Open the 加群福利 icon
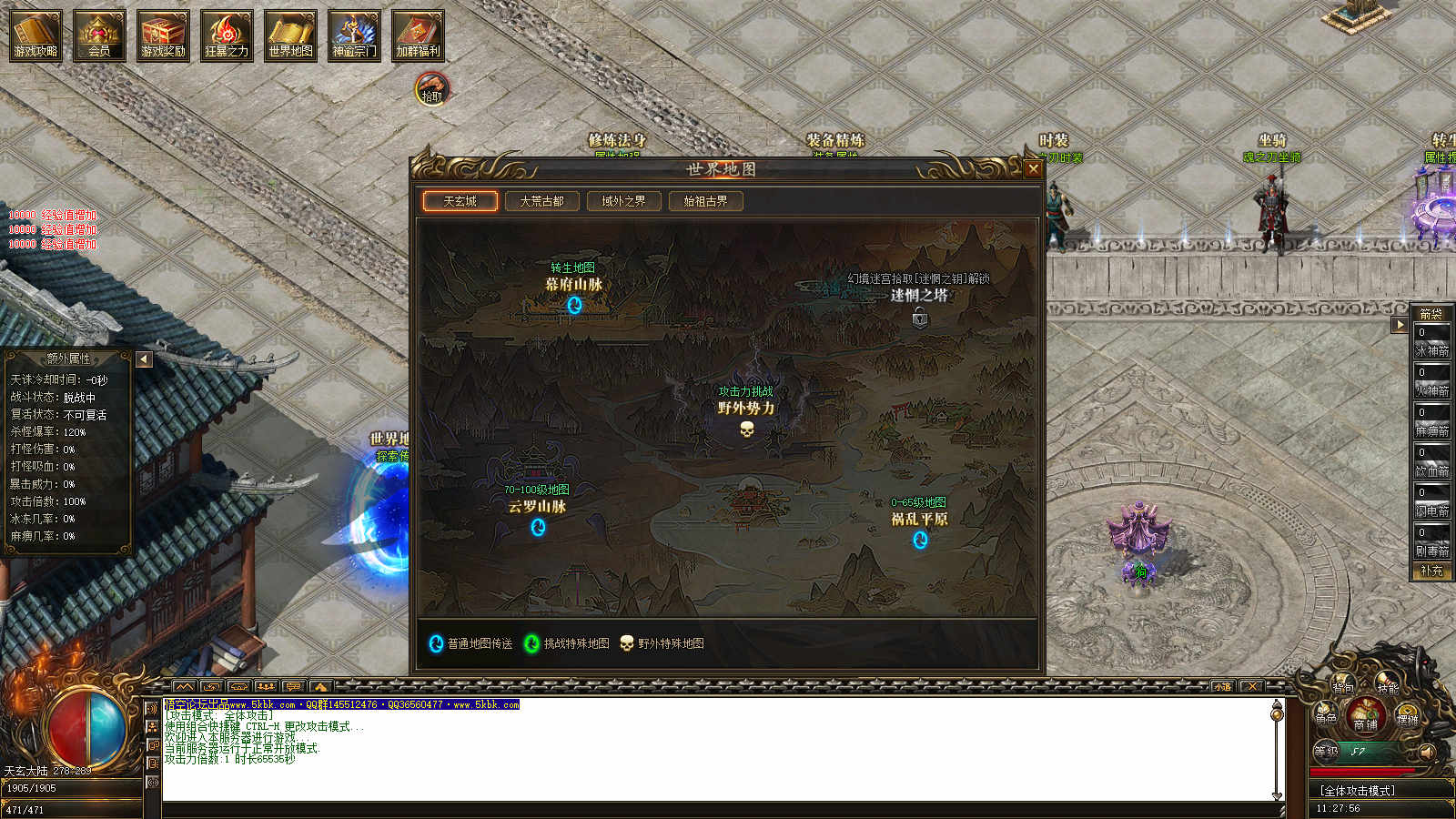Viewport: 1456px width, 819px height. (x=418, y=36)
